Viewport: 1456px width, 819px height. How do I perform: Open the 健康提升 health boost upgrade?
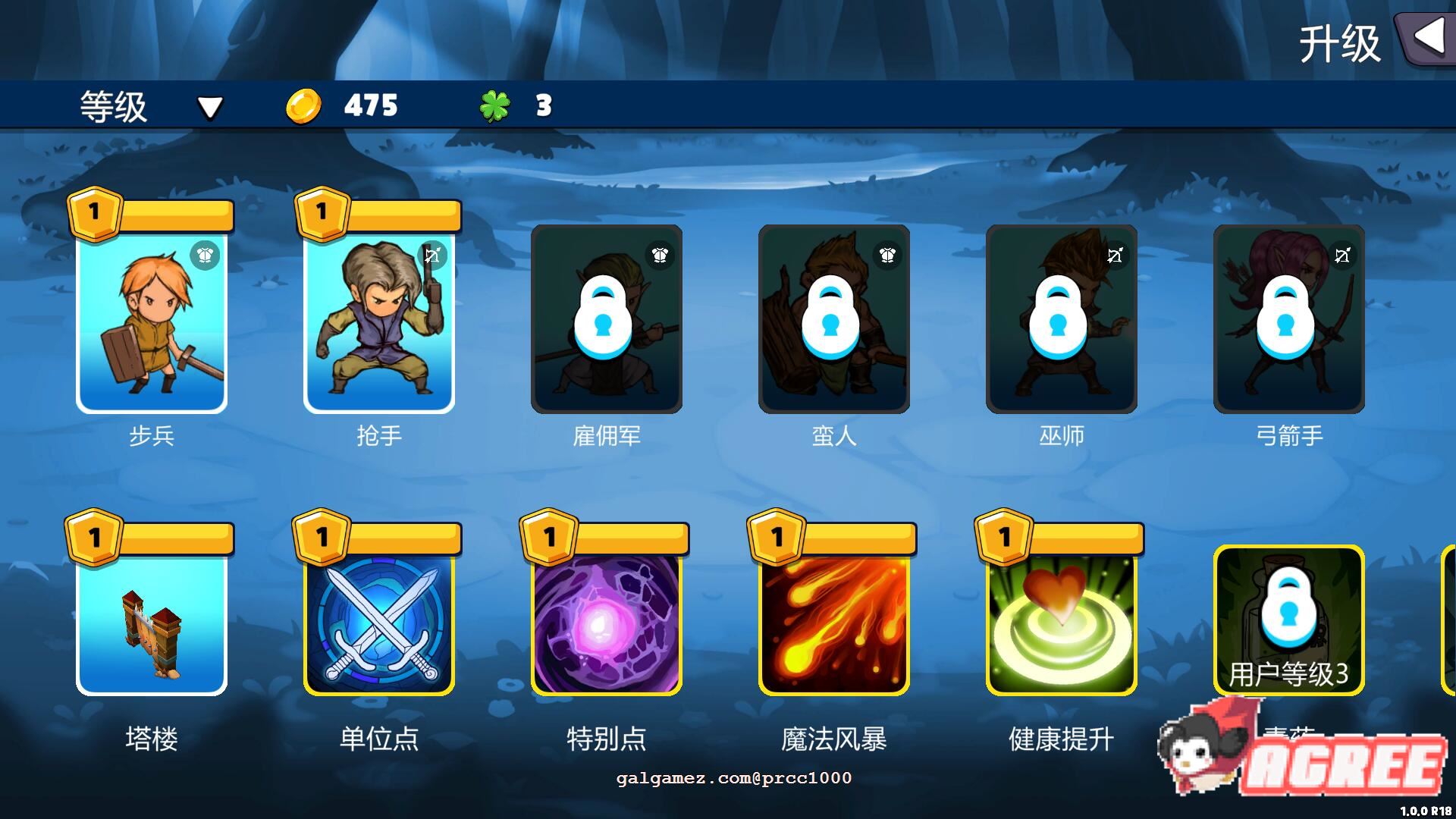[1059, 622]
